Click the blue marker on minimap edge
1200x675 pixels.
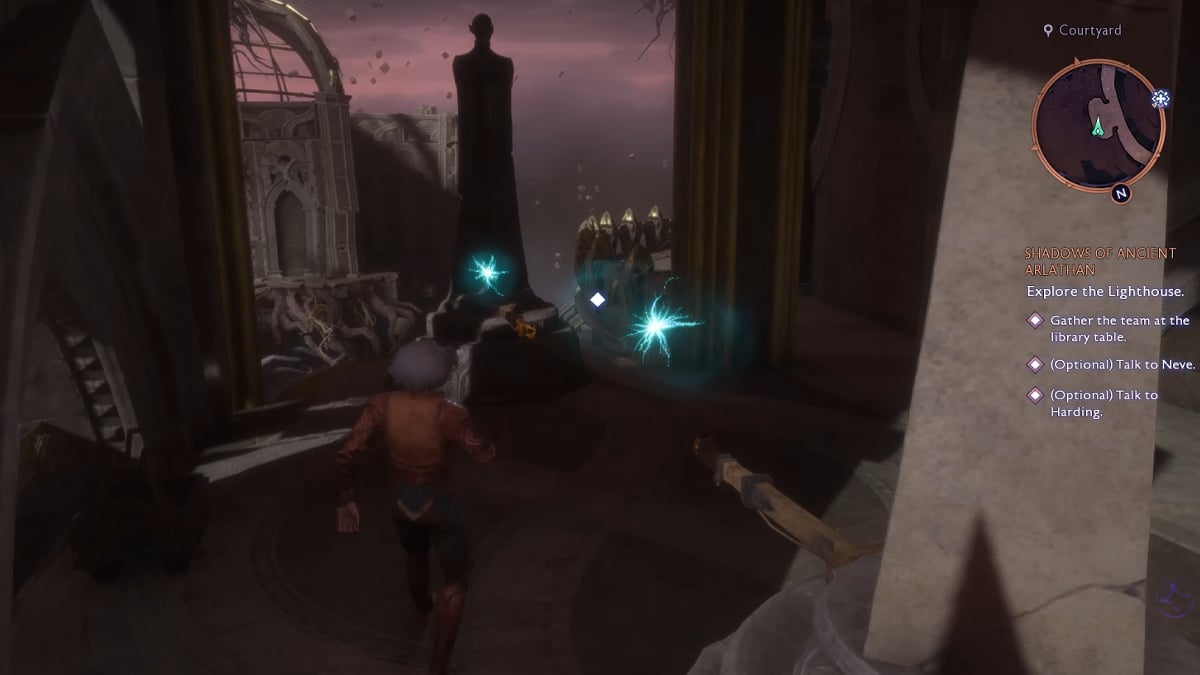point(1160,98)
